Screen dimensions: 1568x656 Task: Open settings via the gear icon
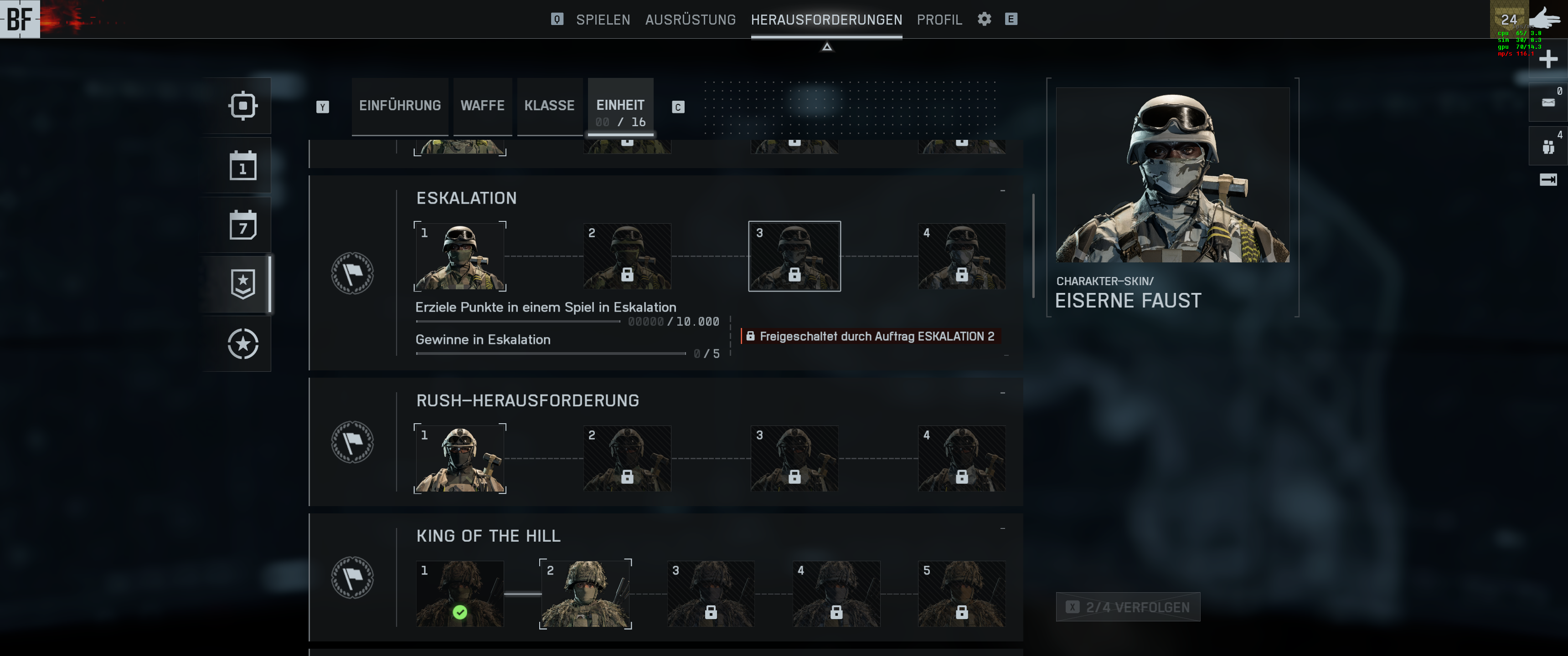[984, 19]
